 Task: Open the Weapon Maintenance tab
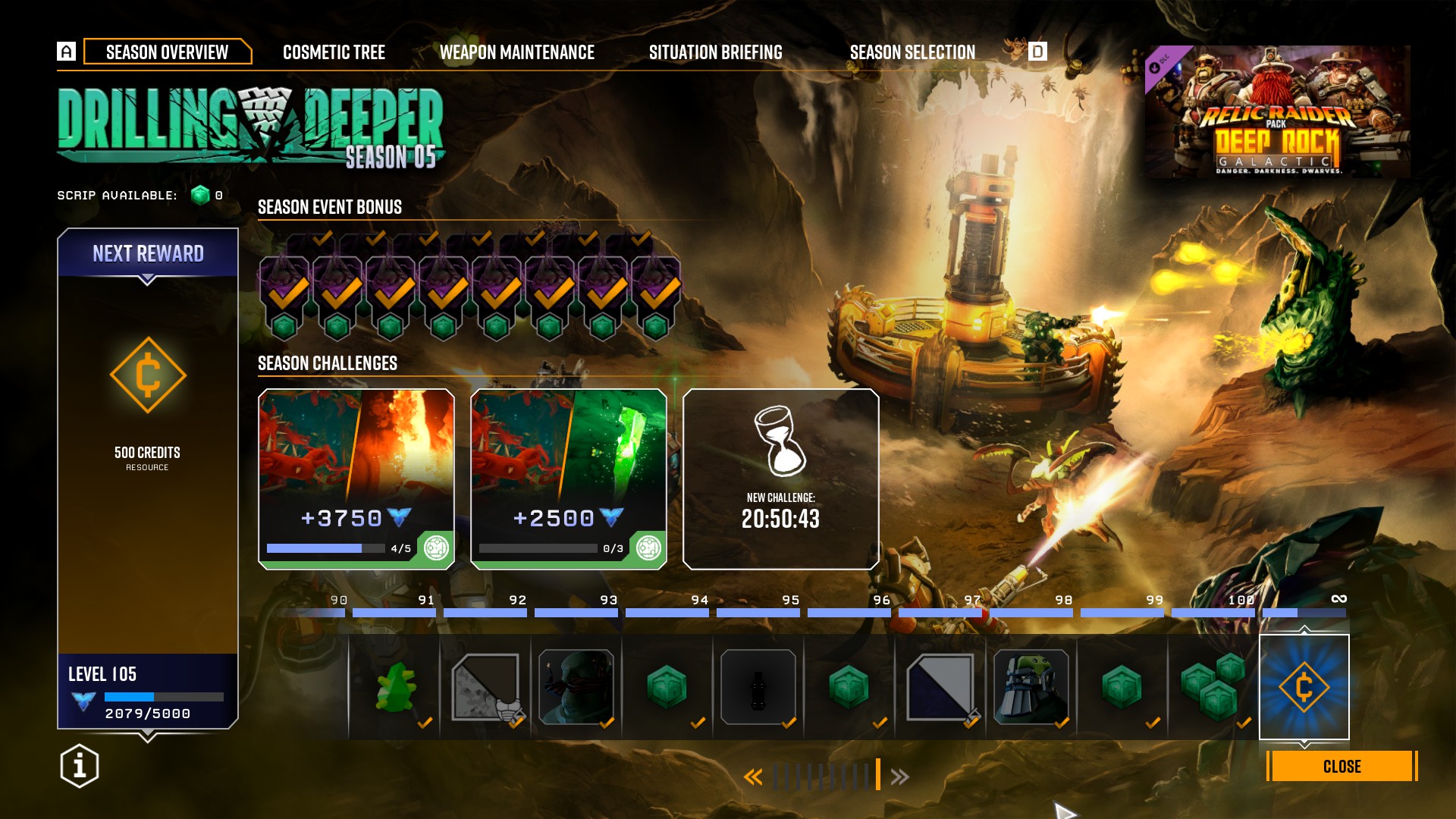[x=516, y=52]
